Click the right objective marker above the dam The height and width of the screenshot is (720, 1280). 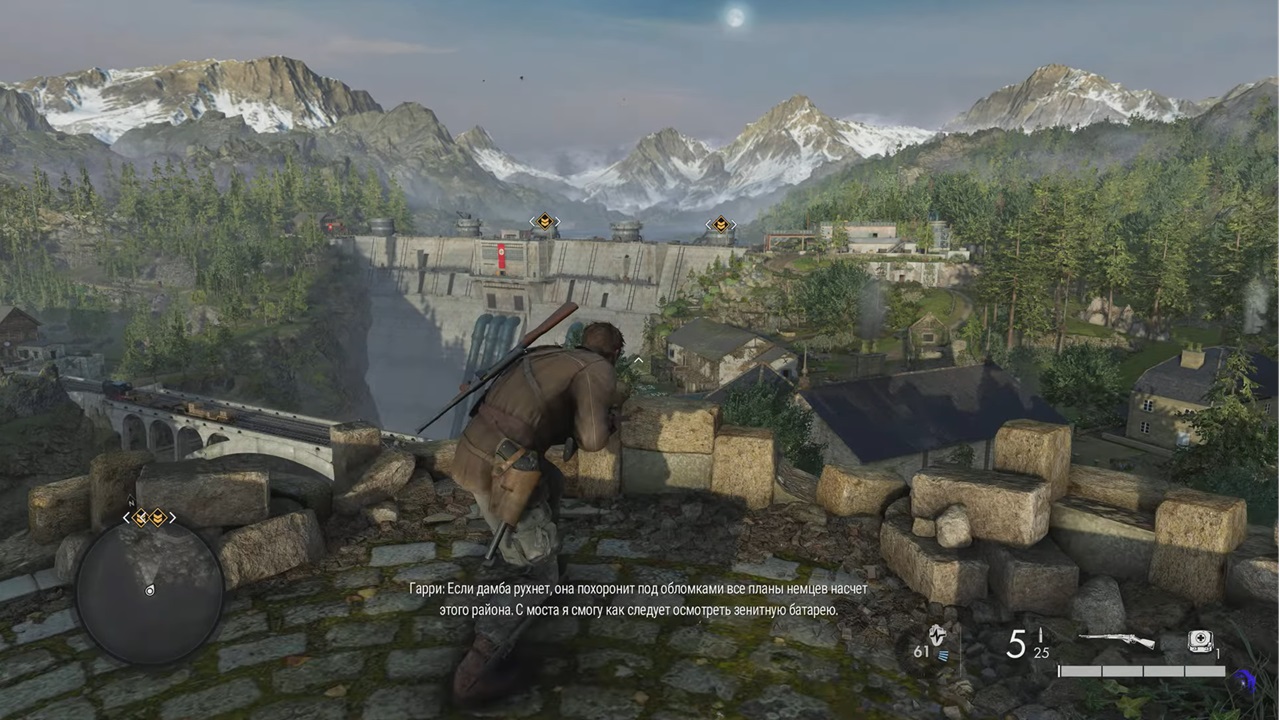[x=720, y=225]
